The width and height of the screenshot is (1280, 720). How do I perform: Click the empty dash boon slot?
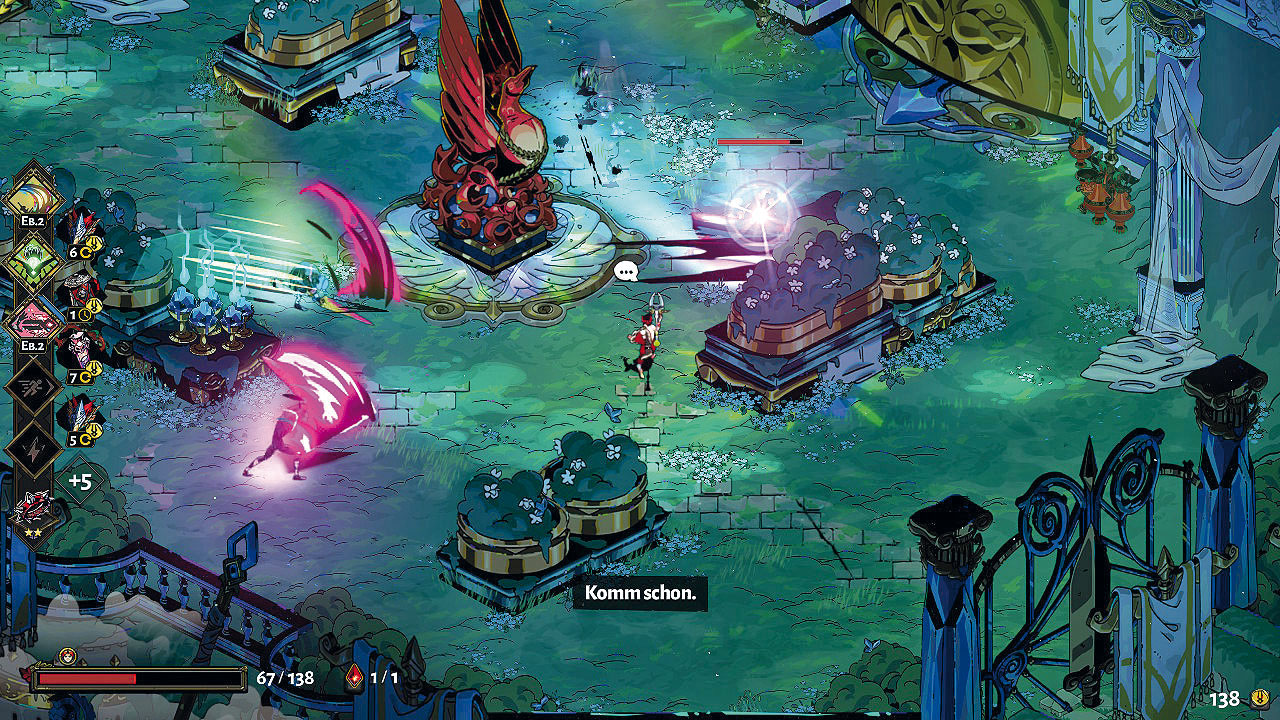pos(33,387)
